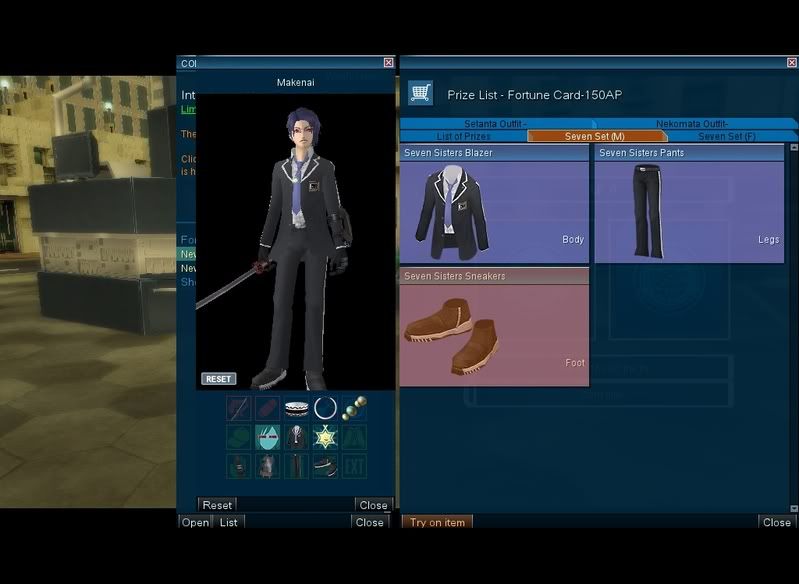Open the List of Prizes tab
Screen dimensions: 799x584
pos(463,136)
